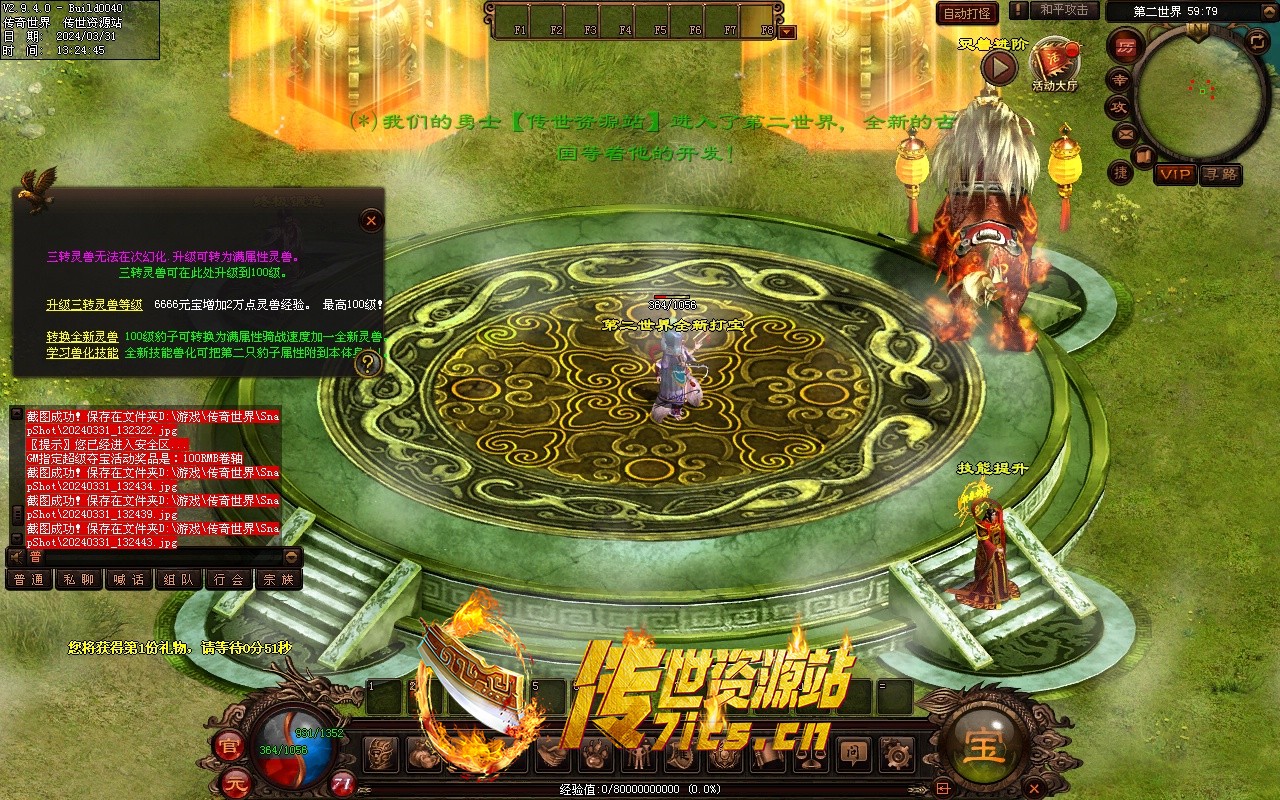
Task: Choose the 升级三转灵兽等级 dialog option
Action: pyautogui.click(x=94, y=304)
